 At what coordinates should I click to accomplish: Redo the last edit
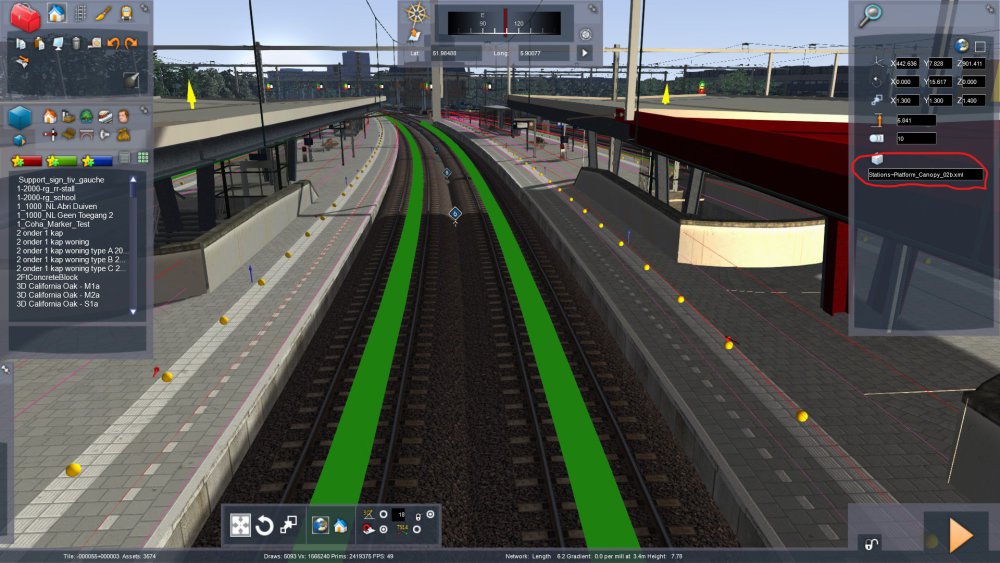131,43
